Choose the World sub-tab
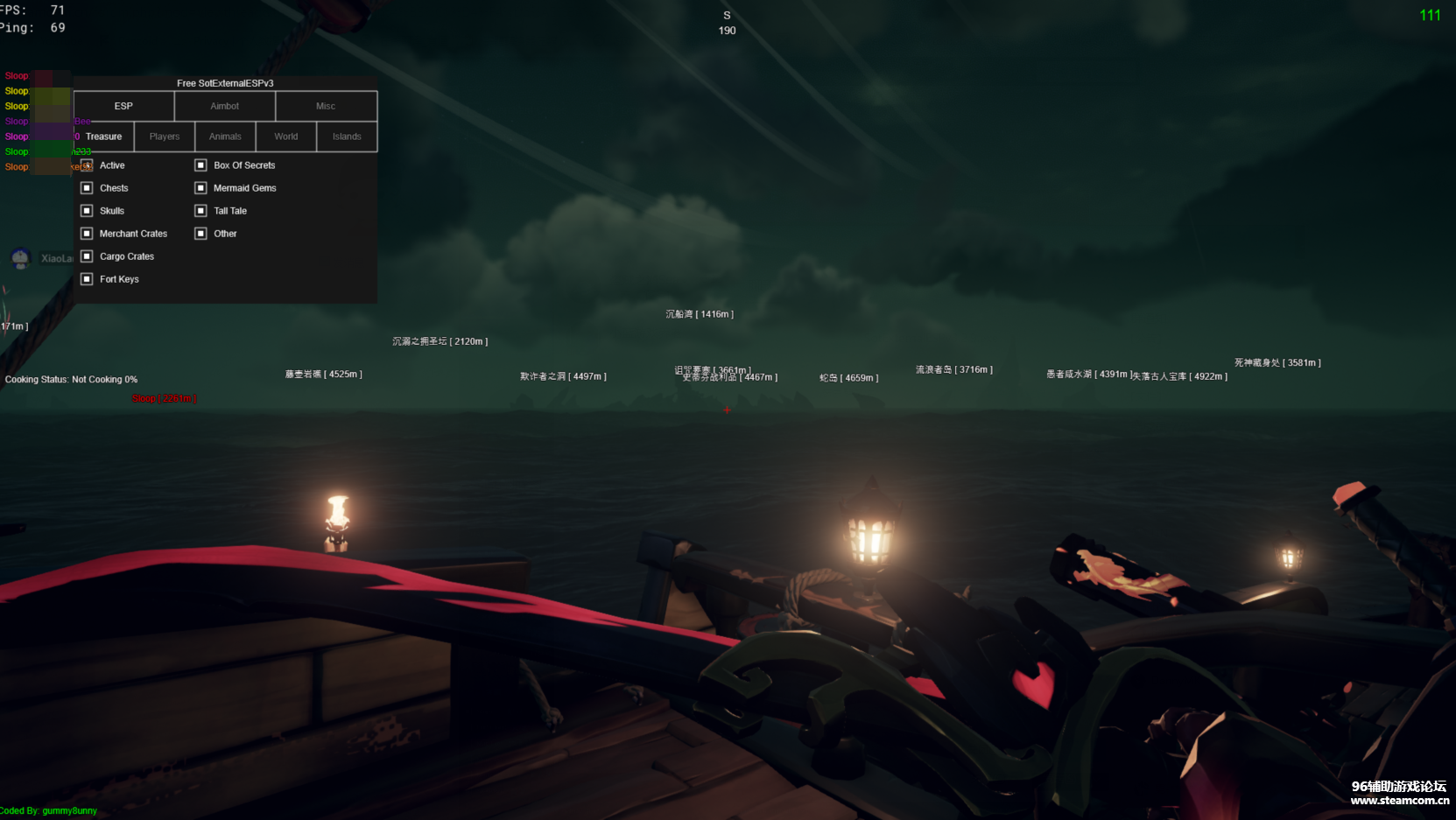The image size is (1456, 820). 286,137
